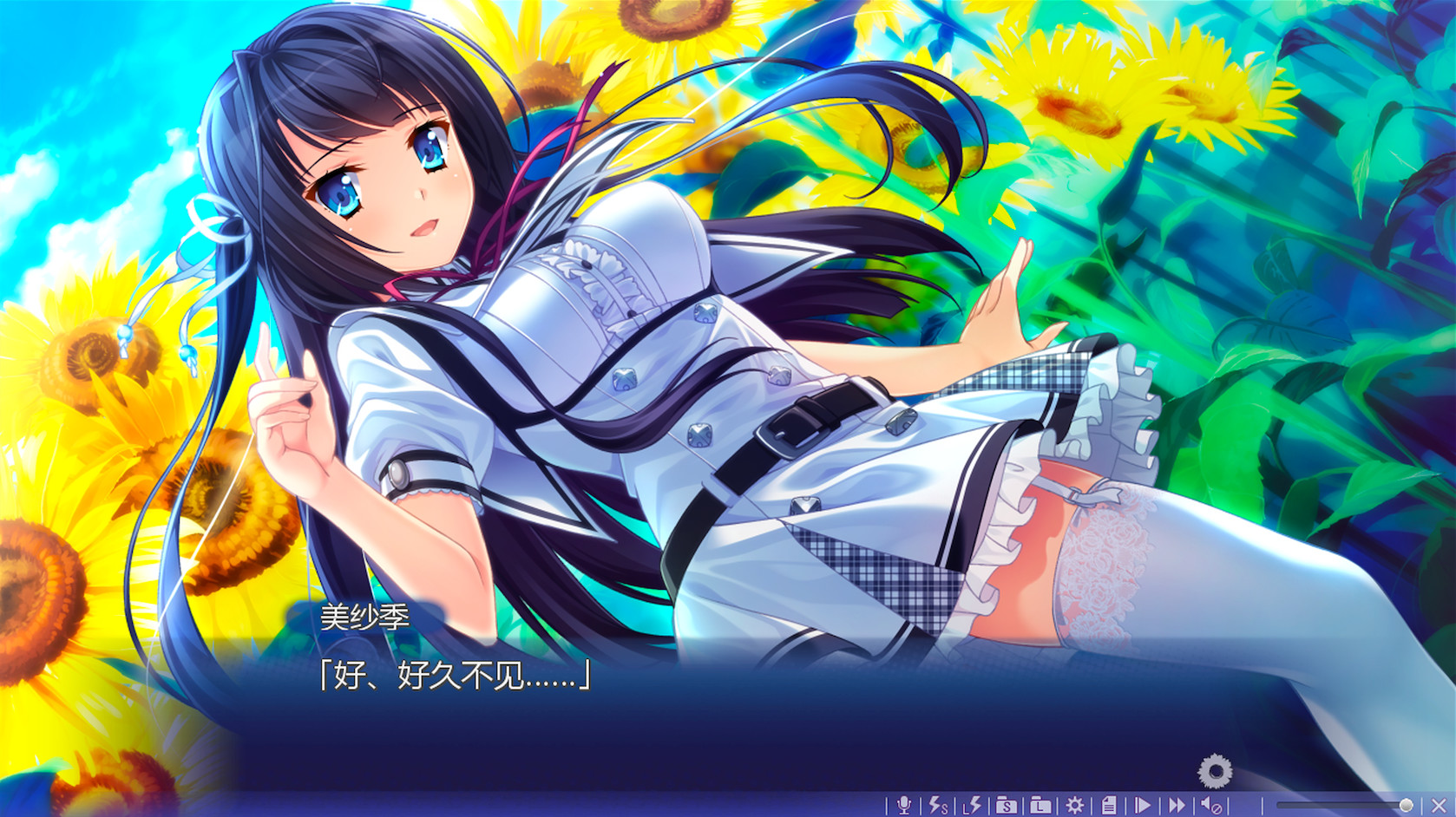Open the save screen with the S icon

click(1006, 804)
